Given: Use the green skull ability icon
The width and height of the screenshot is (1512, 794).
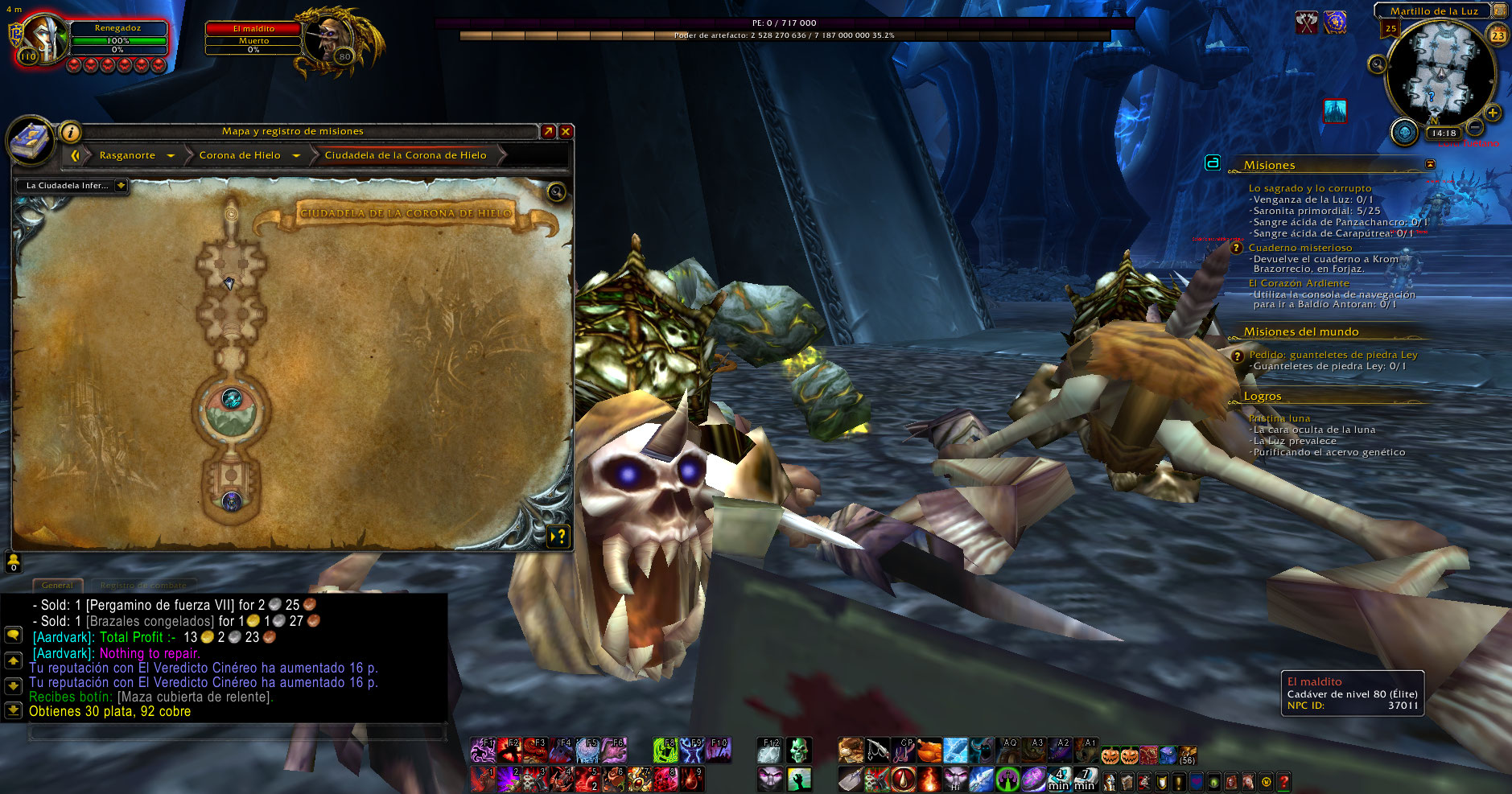Looking at the screenshot, I should coord(798,751).
